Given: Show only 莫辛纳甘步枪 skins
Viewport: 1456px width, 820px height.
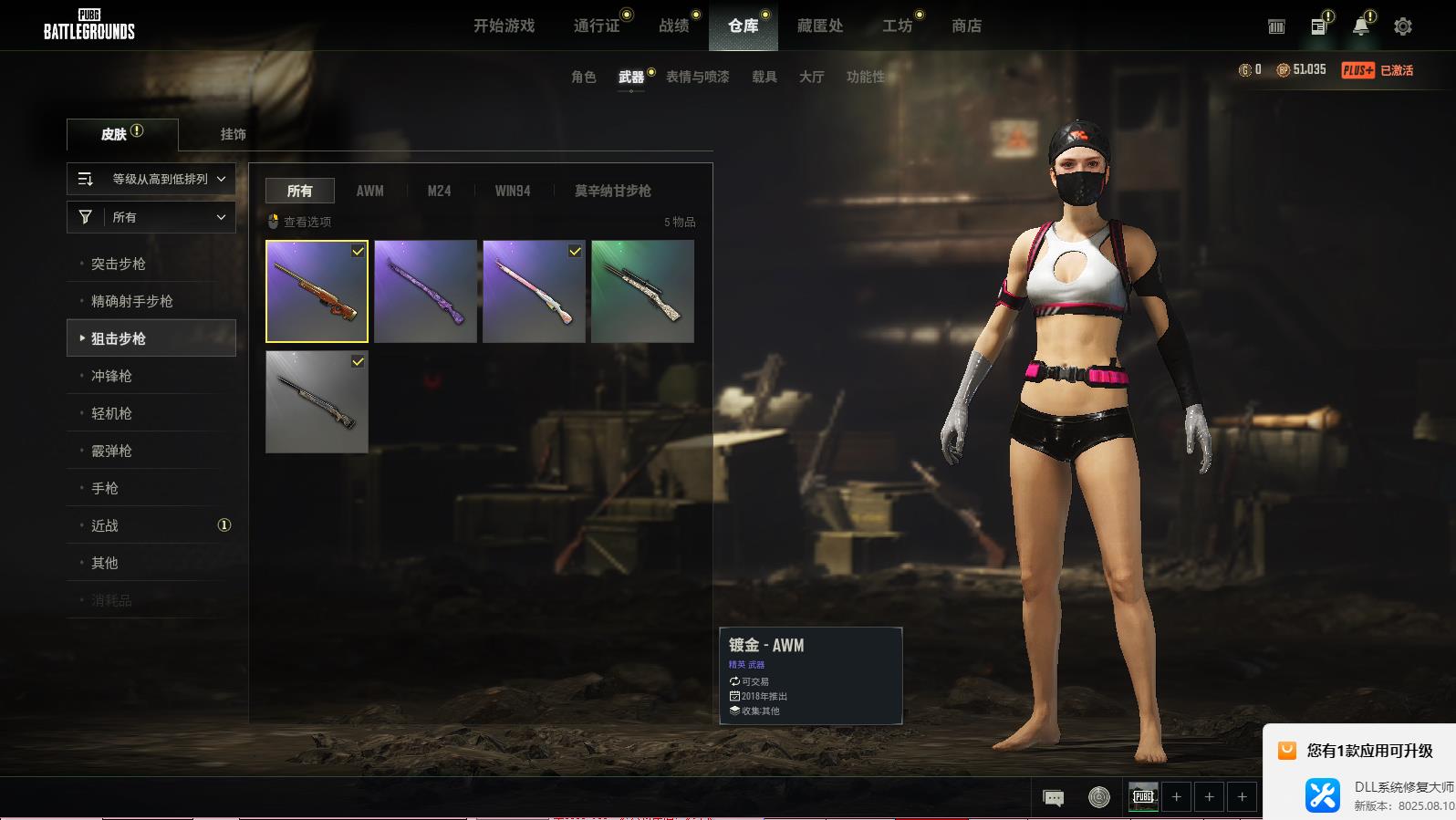Looking at the screenshot, I should click(612, 191).
